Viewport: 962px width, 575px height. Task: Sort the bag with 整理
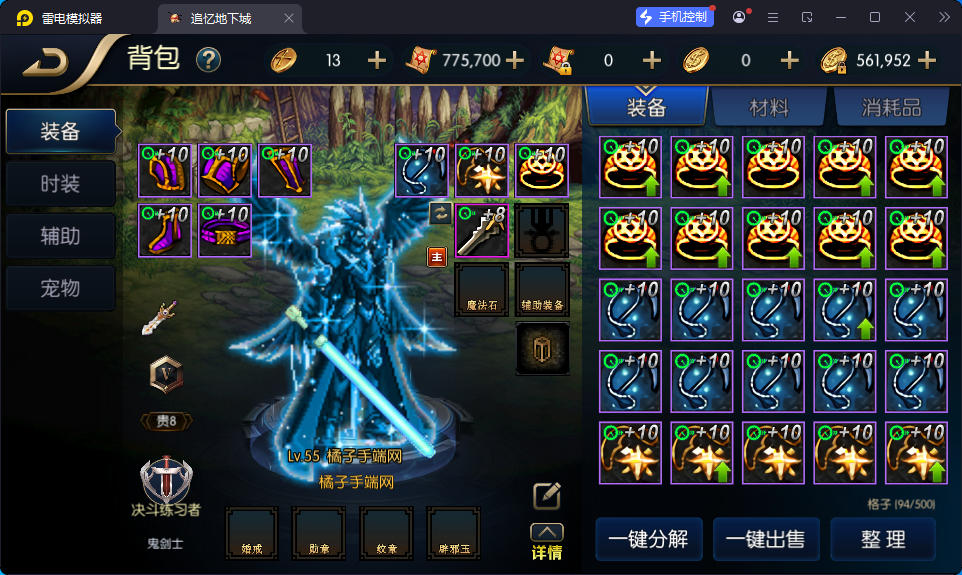coord(883,539)
